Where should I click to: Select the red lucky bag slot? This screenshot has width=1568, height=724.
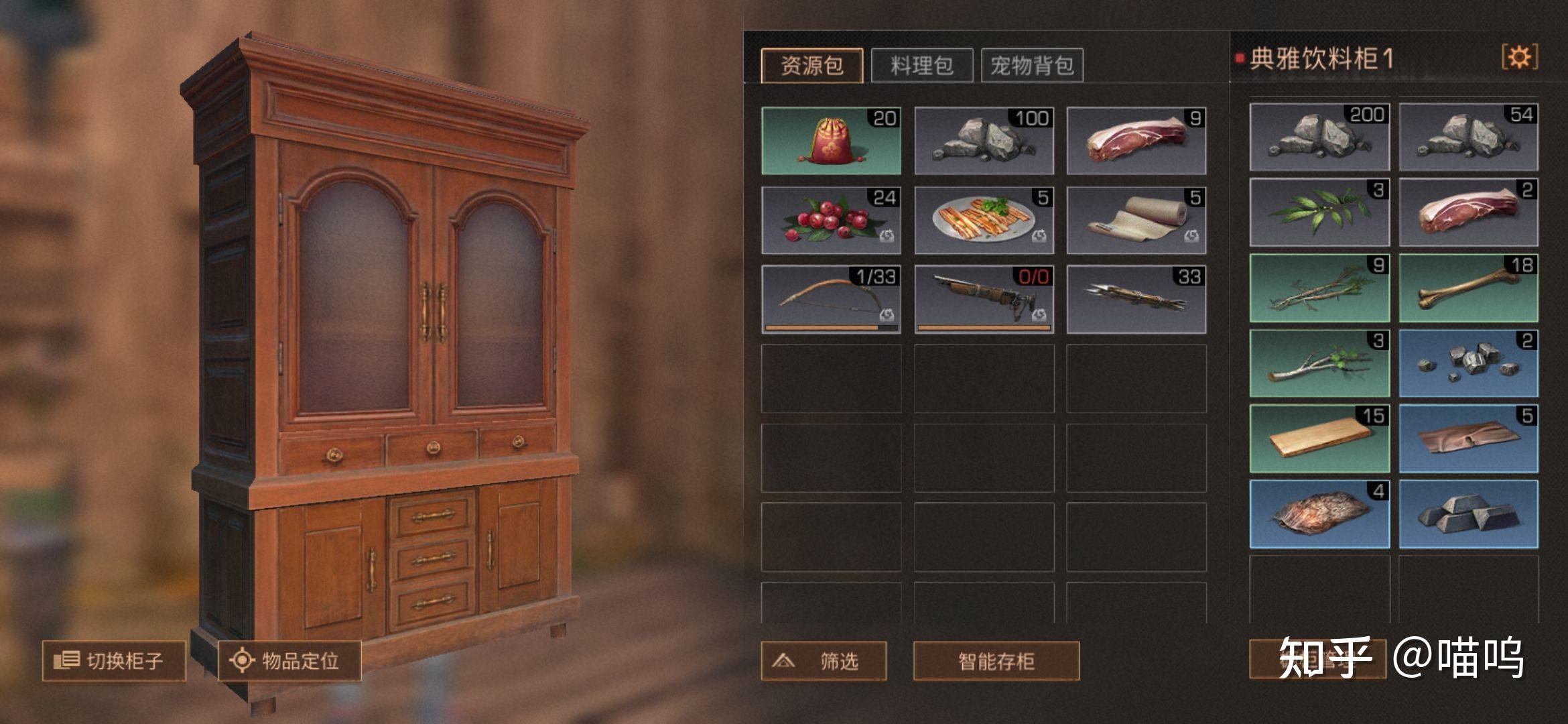(831, 141)
